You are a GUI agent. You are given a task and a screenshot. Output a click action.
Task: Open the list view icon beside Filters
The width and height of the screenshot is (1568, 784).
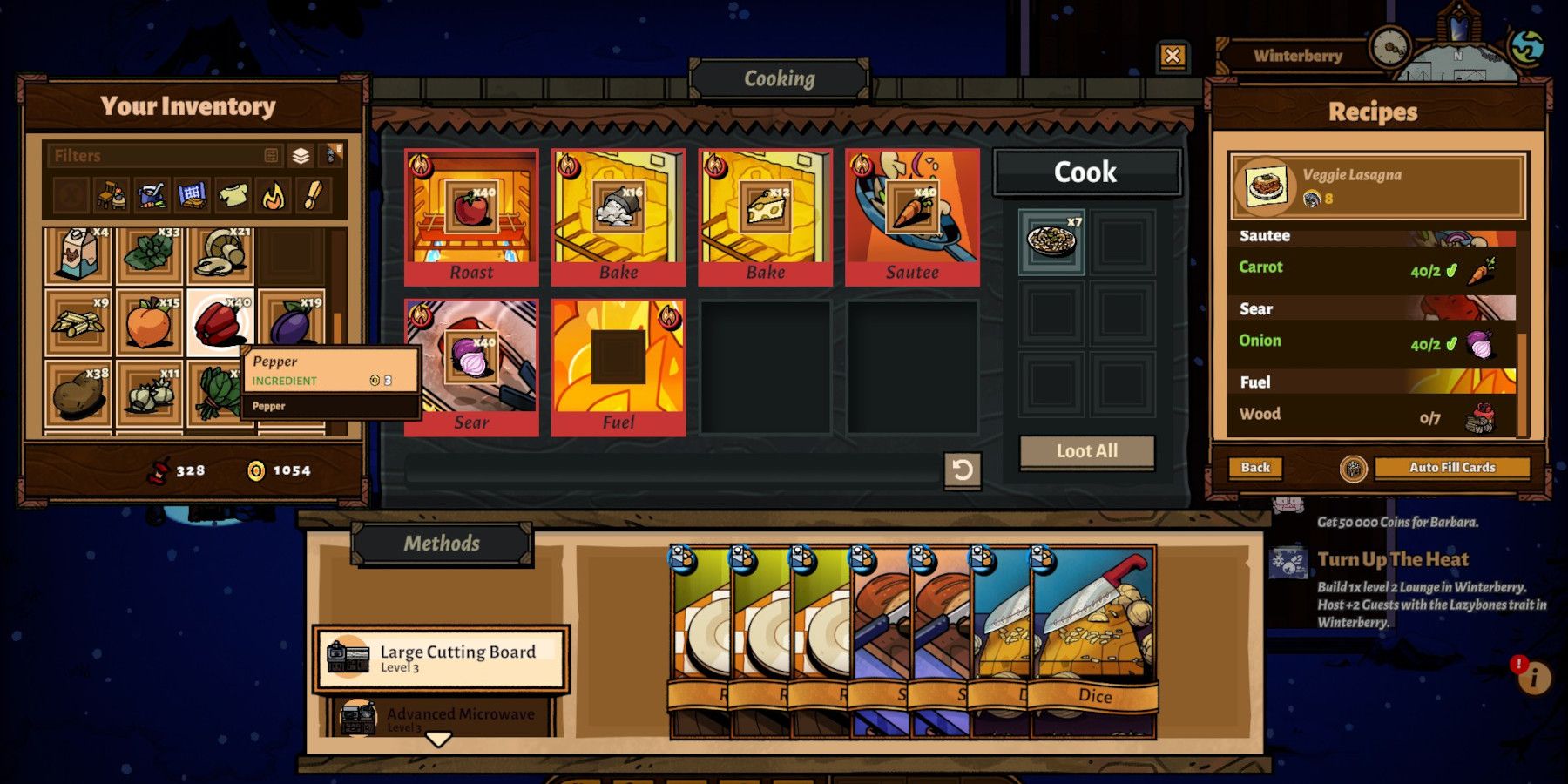pos(271,156)
